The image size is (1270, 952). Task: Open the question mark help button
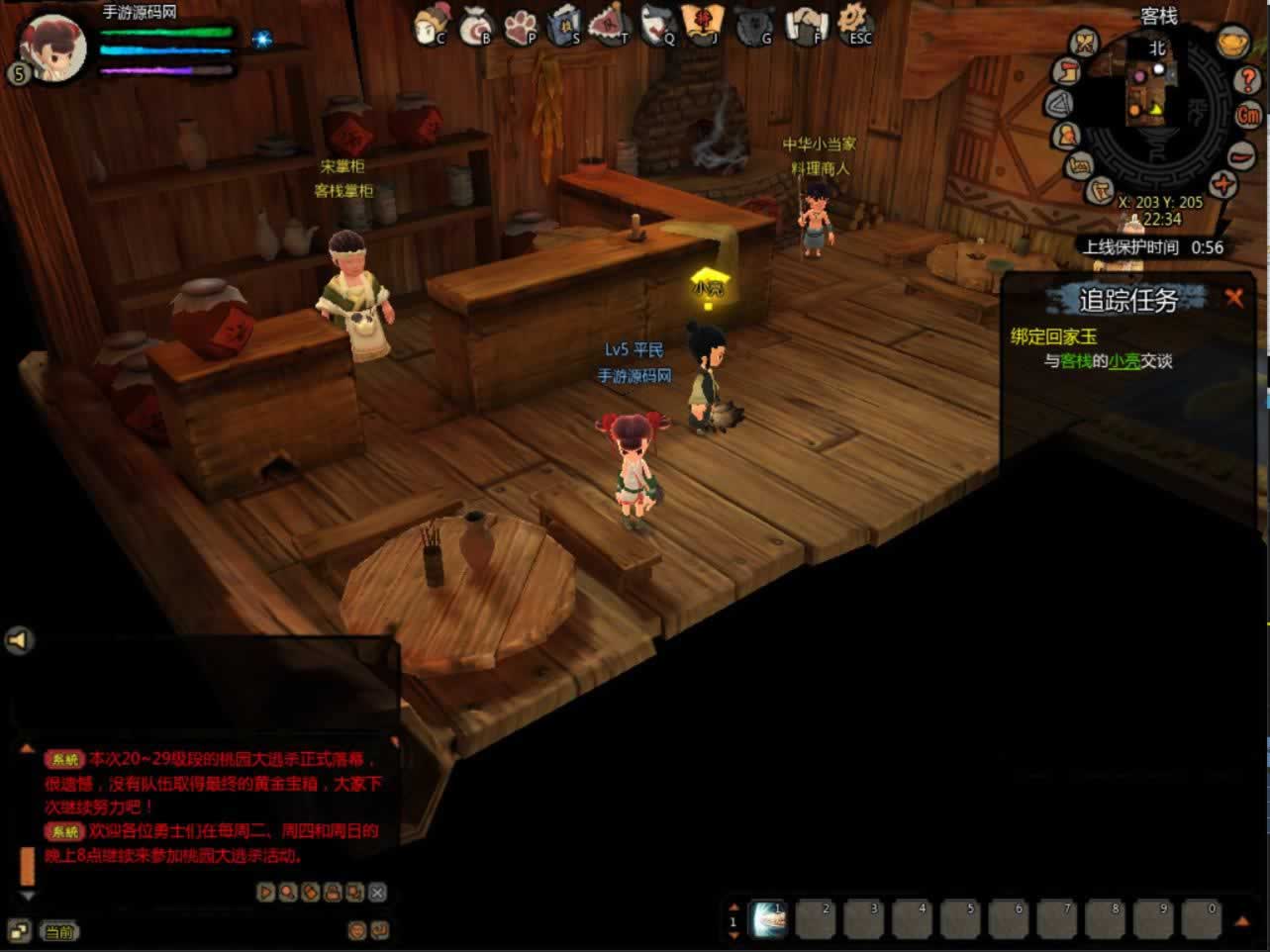point(1247,79)
